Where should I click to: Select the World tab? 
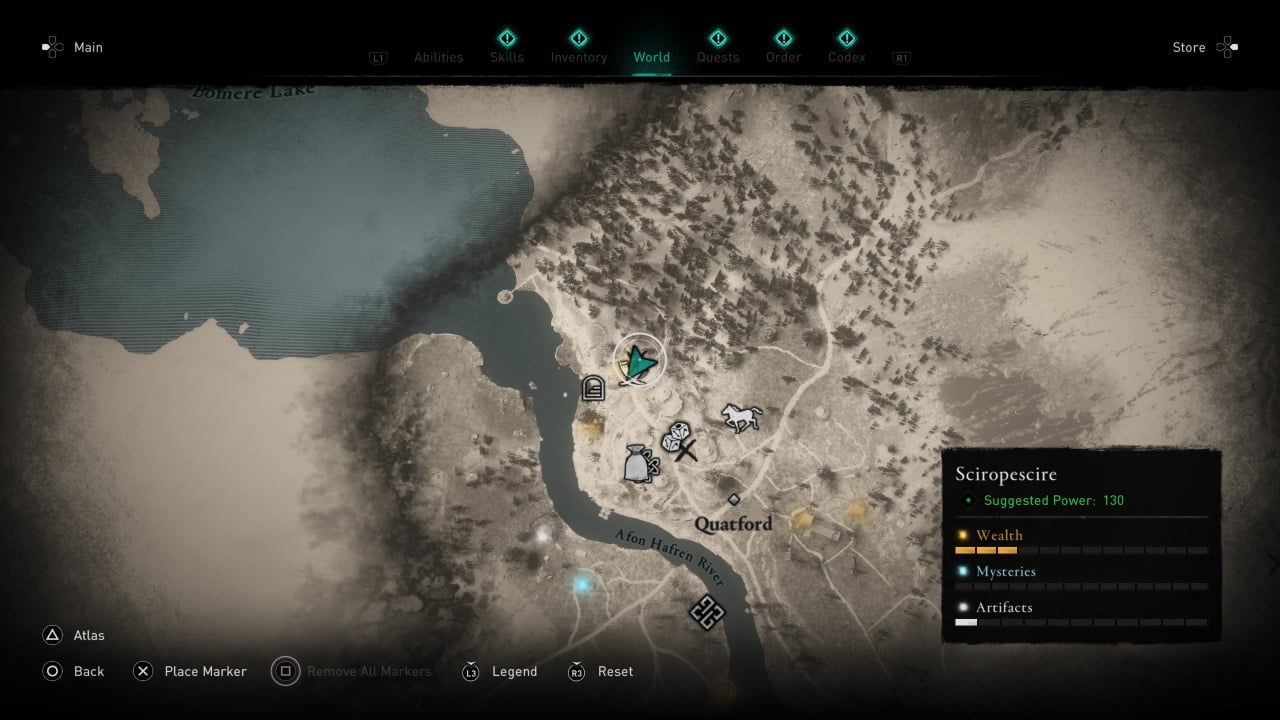[652, 57]
